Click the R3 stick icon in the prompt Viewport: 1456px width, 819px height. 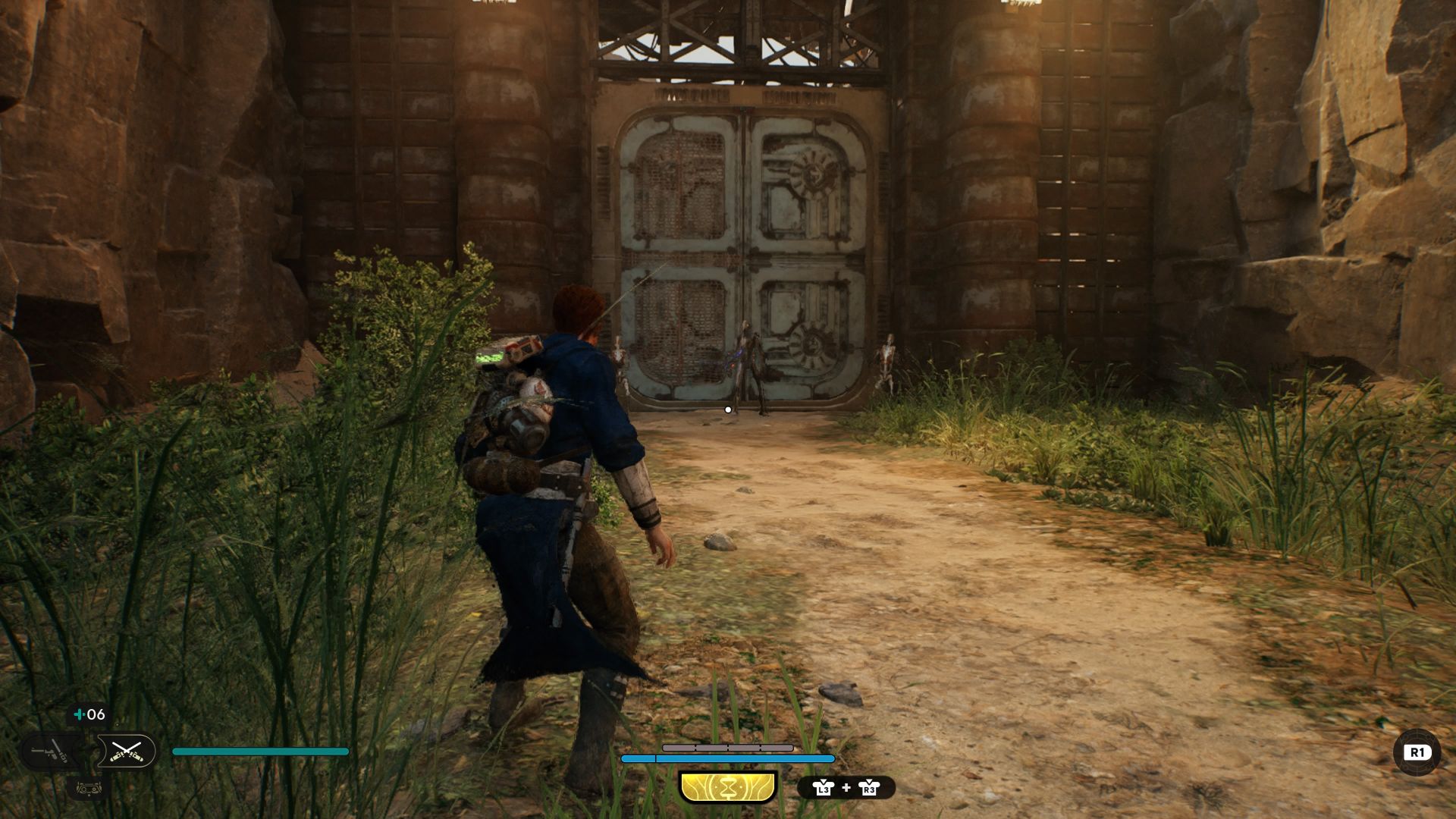869,789
